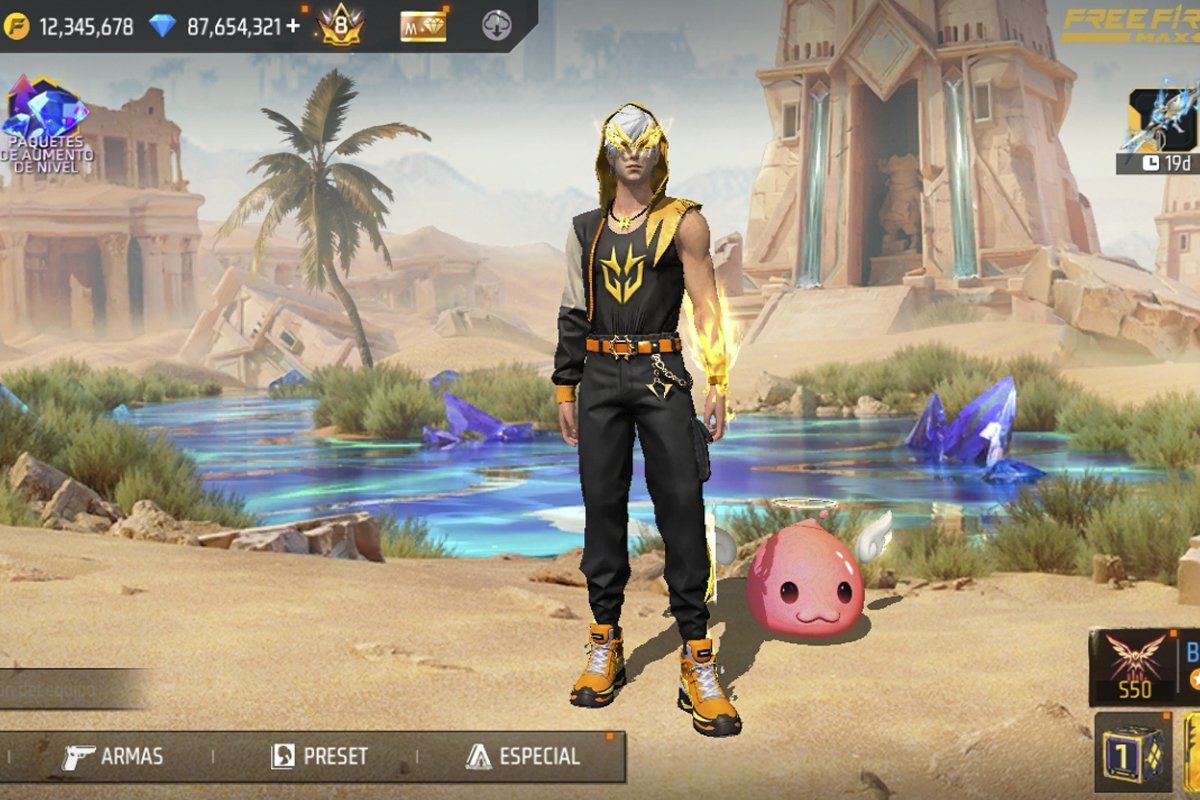
Task: Click the gold coin currency icon
Action: coord(17,26)
